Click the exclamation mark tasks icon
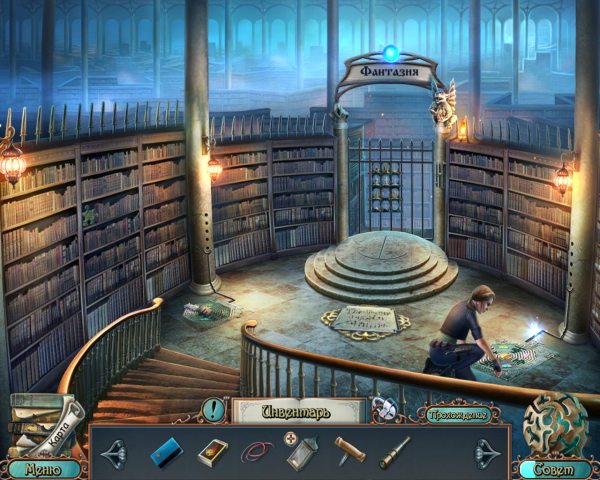The image size is (600, 480). (213, 409)
